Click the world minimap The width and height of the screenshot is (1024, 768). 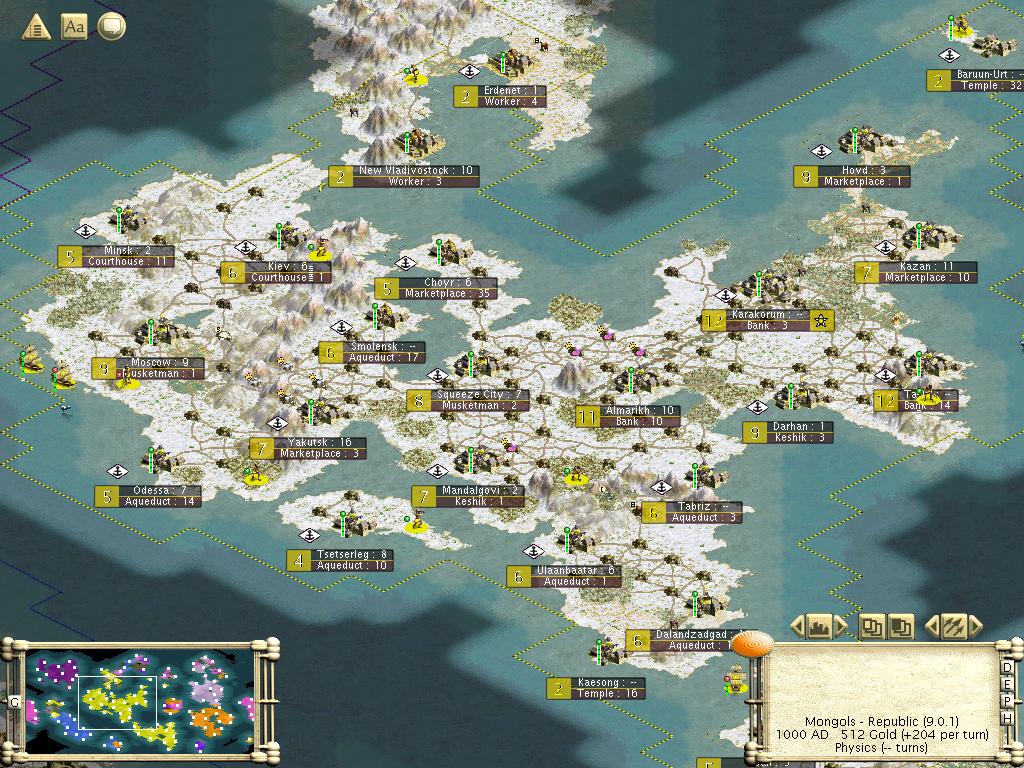(x=140, y=700)
